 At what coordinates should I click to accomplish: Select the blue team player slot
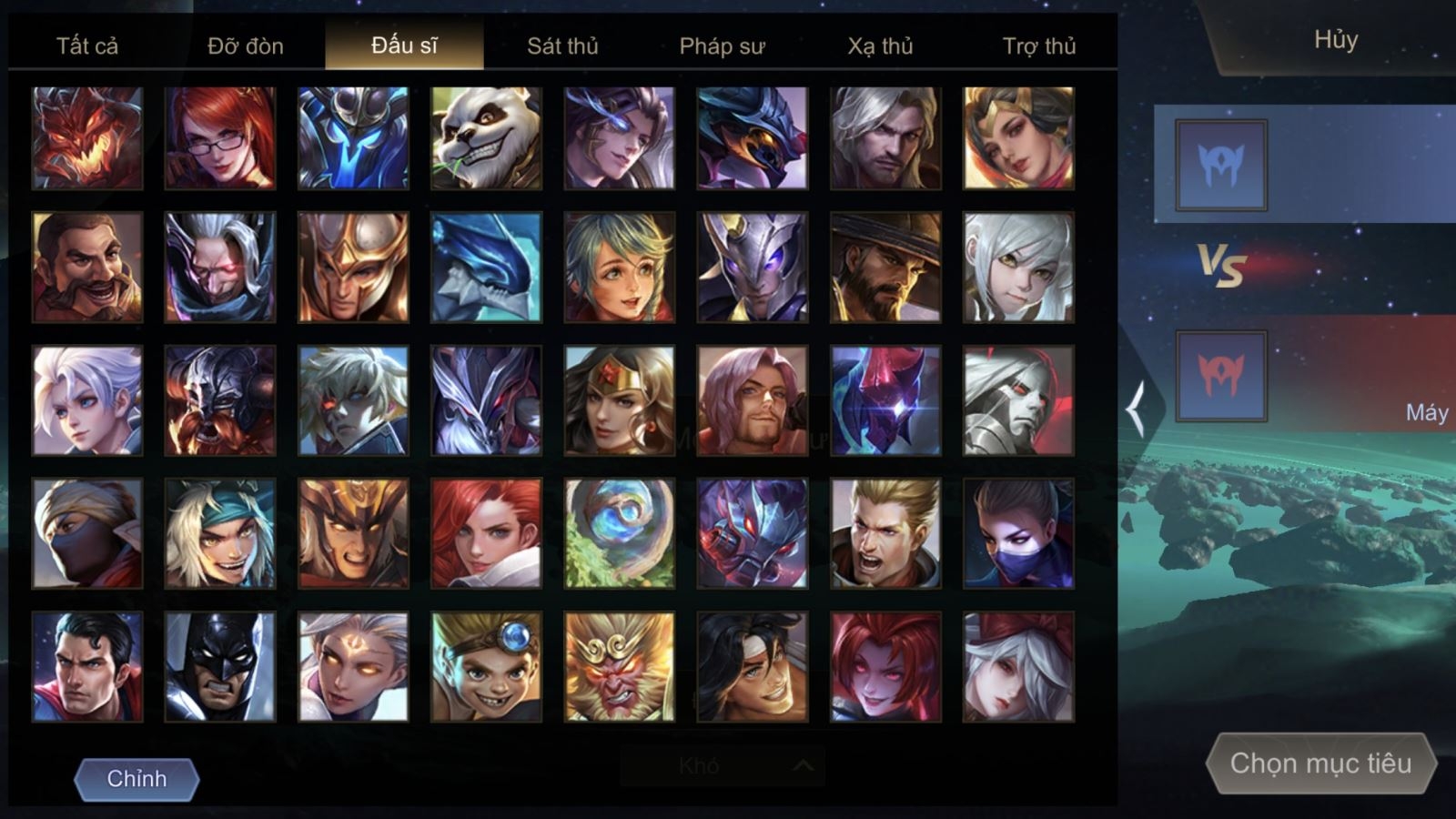click(x=1220, y=165)
